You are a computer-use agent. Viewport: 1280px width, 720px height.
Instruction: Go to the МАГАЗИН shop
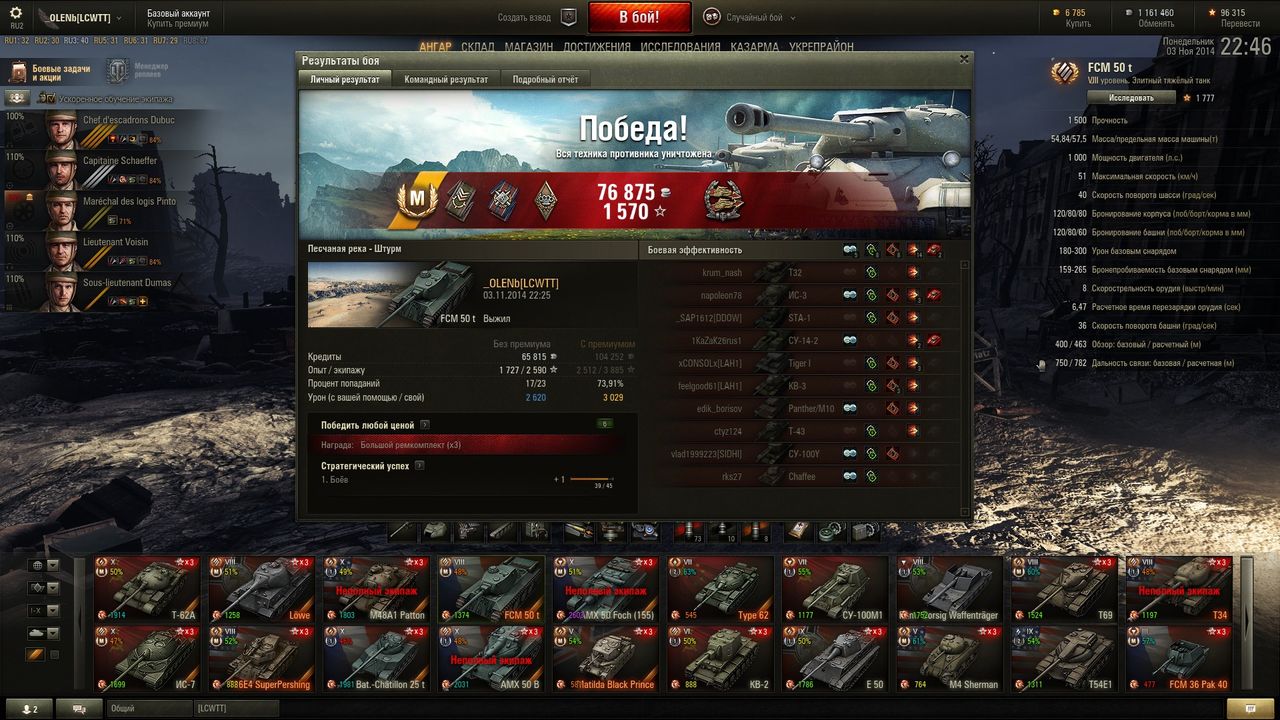pyautogui.click(x=529, y=47)
